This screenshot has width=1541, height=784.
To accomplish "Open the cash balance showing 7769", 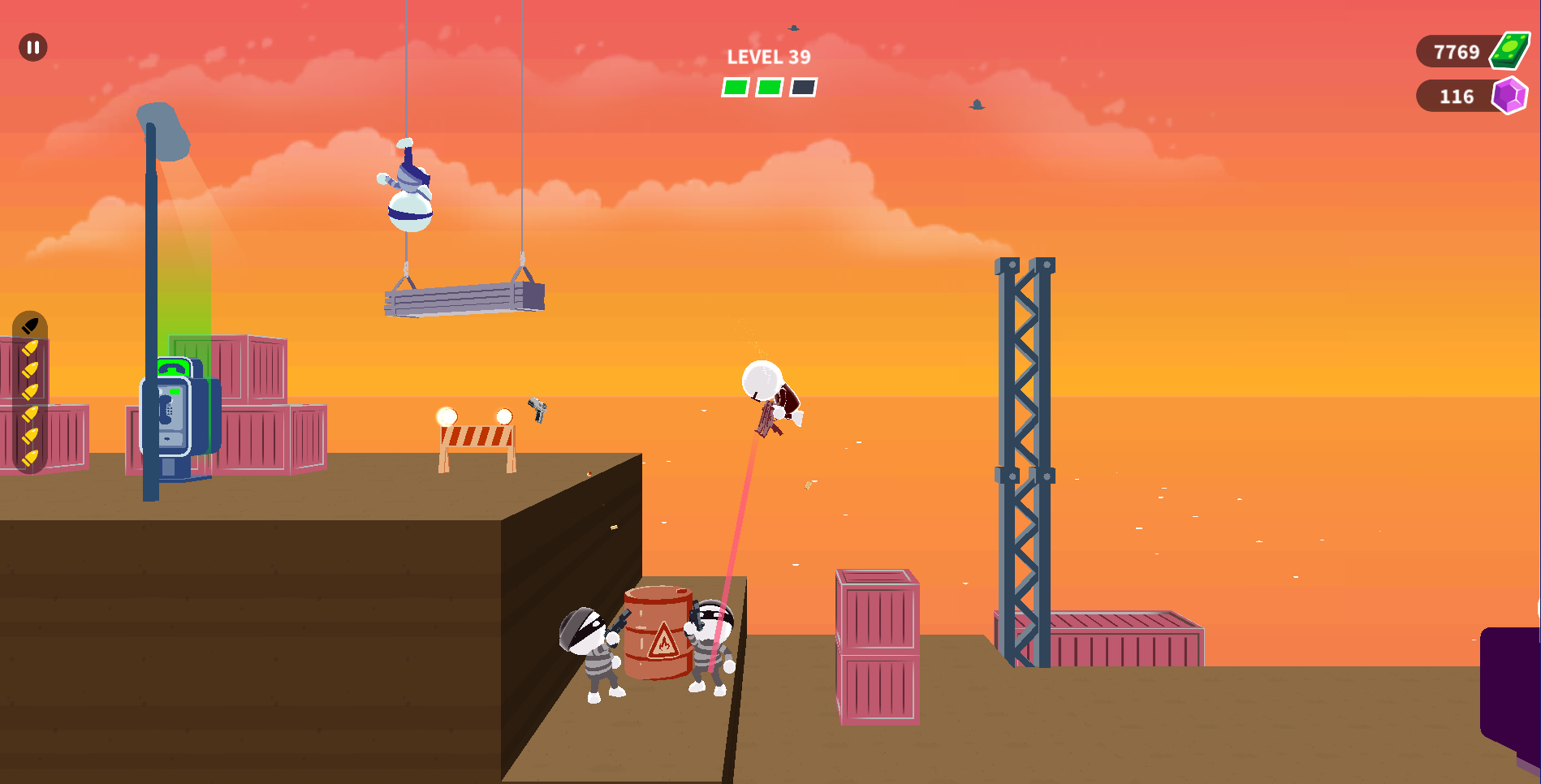I will (1470, 52).
